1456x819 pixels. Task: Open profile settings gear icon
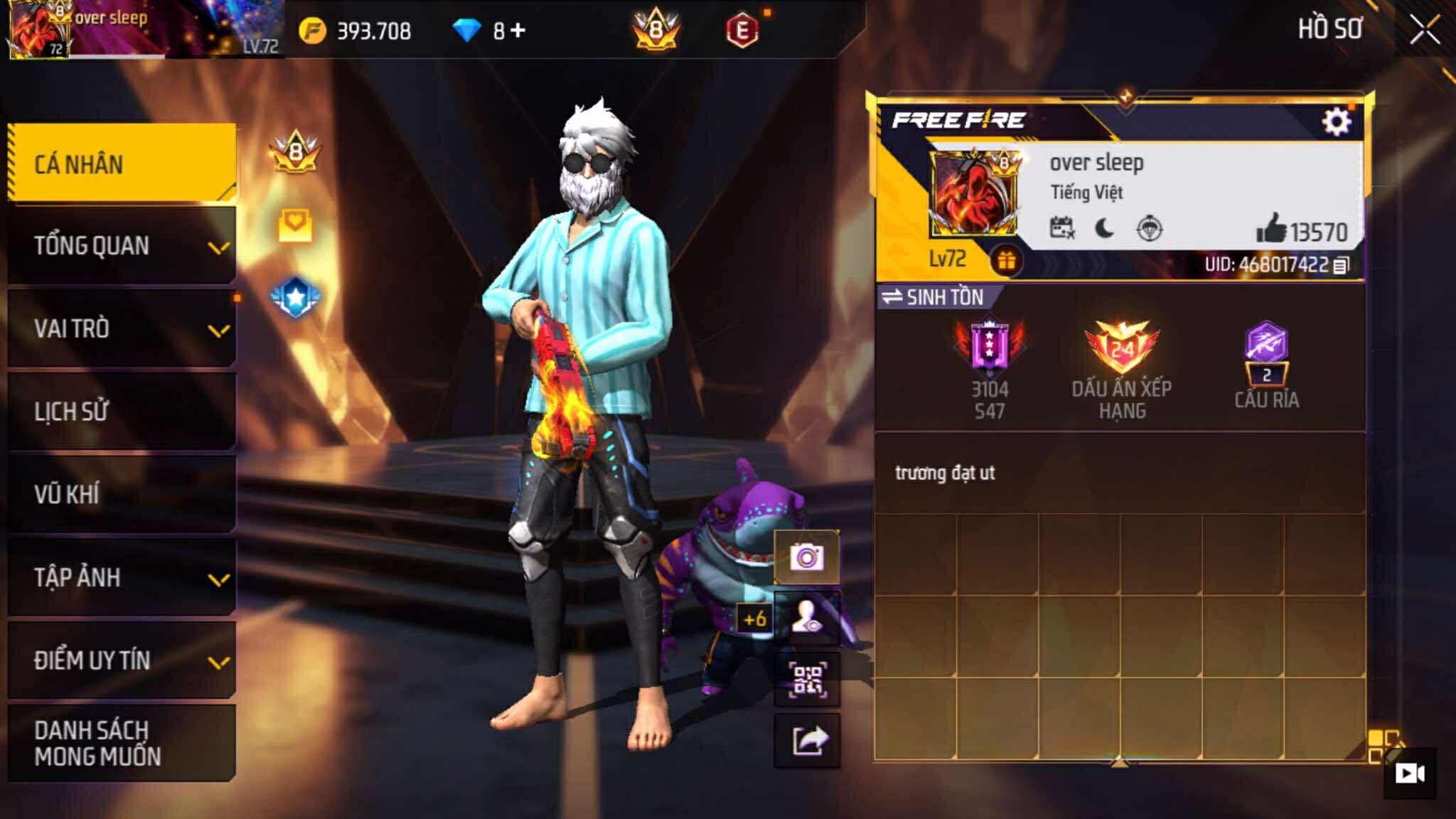tap(1336, 122)
